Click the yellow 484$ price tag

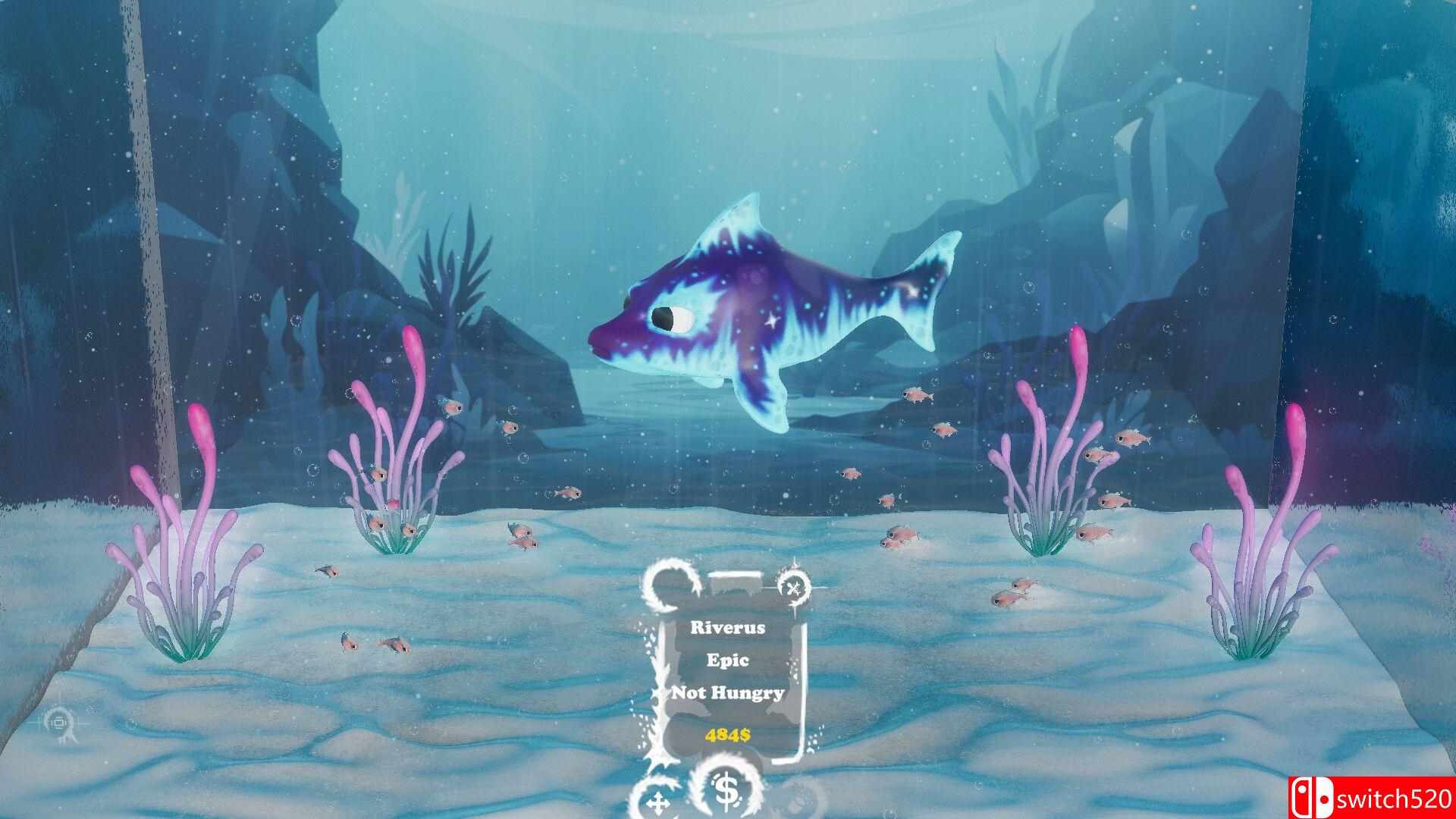[728, 735]
